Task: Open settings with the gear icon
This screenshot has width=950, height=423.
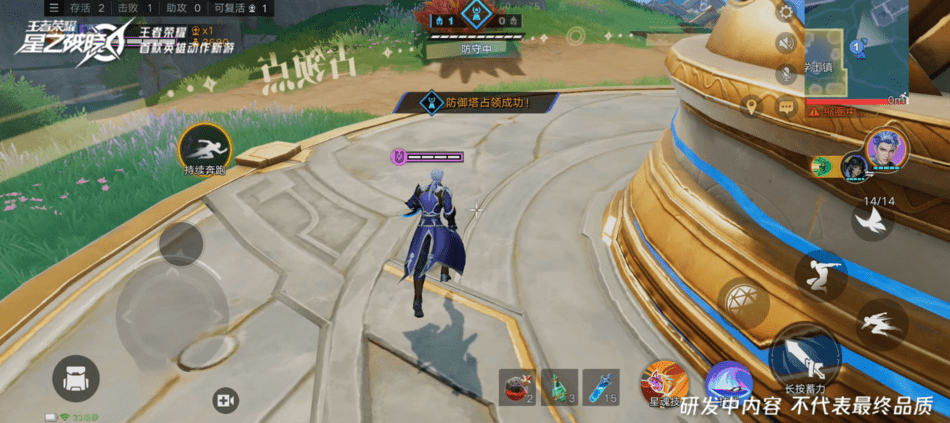Action: click(786, 13)
